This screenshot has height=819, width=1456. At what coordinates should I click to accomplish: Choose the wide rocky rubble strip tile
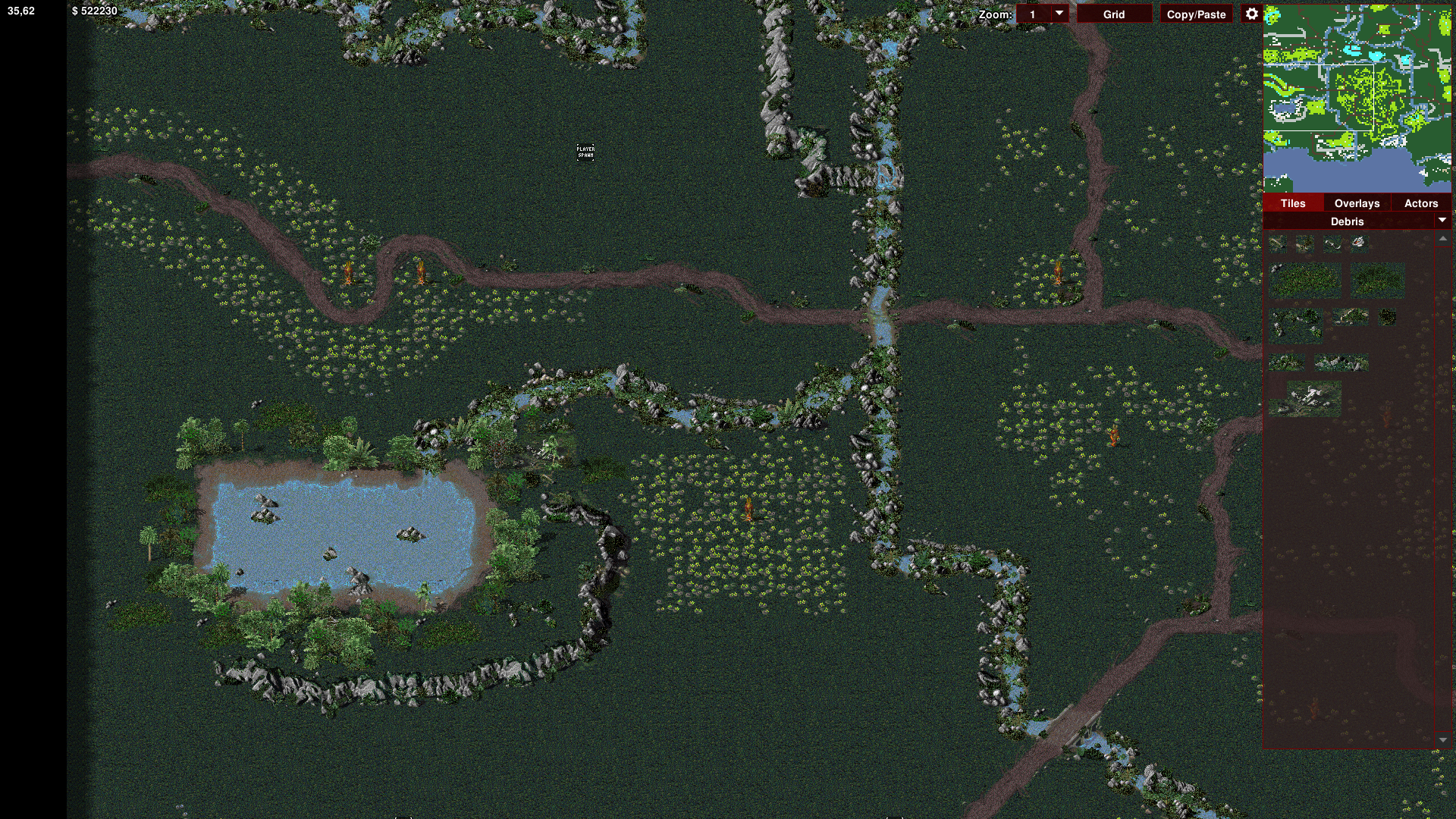(1341, 363)
